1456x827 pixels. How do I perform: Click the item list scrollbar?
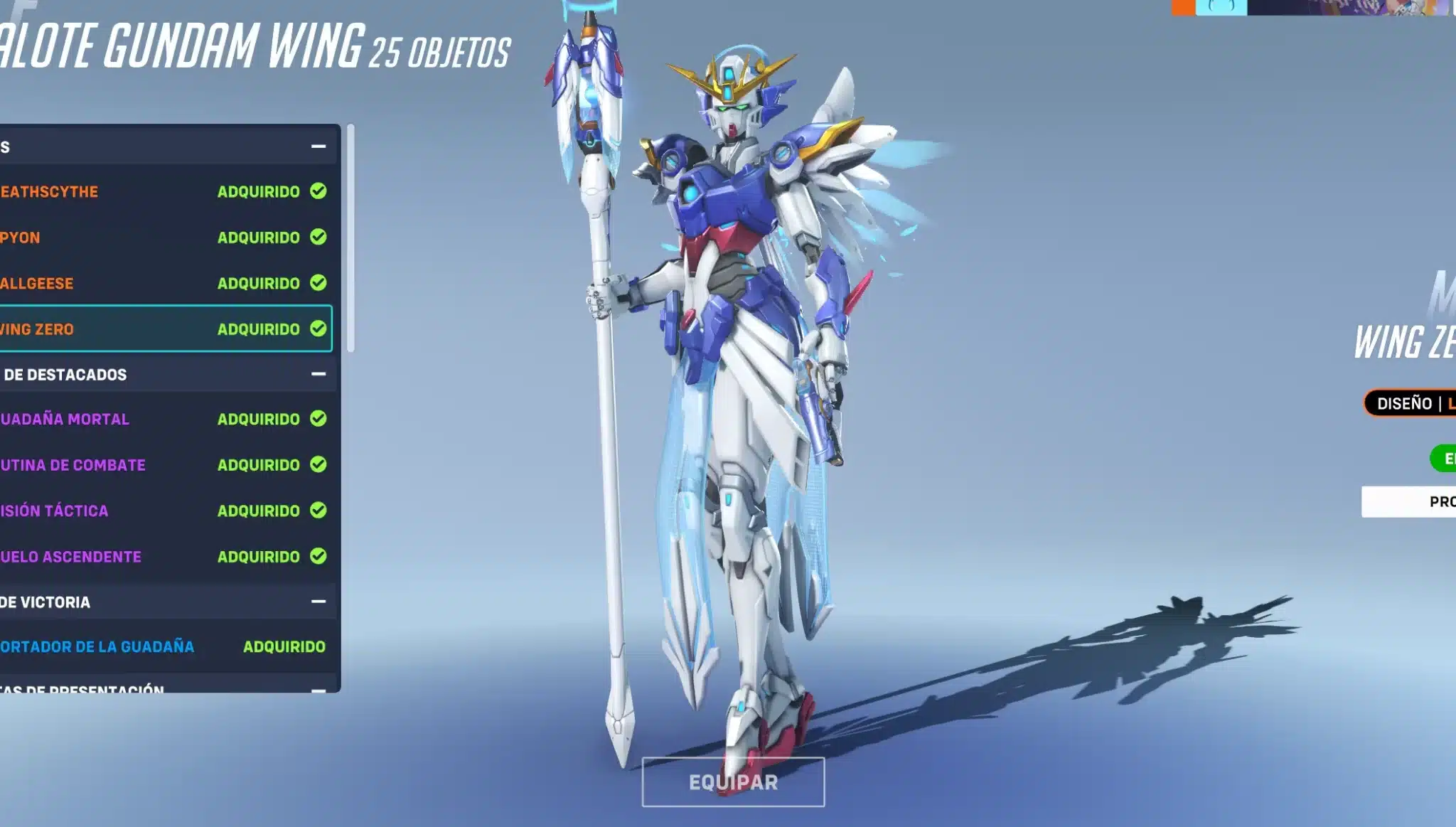click(350, 238)
